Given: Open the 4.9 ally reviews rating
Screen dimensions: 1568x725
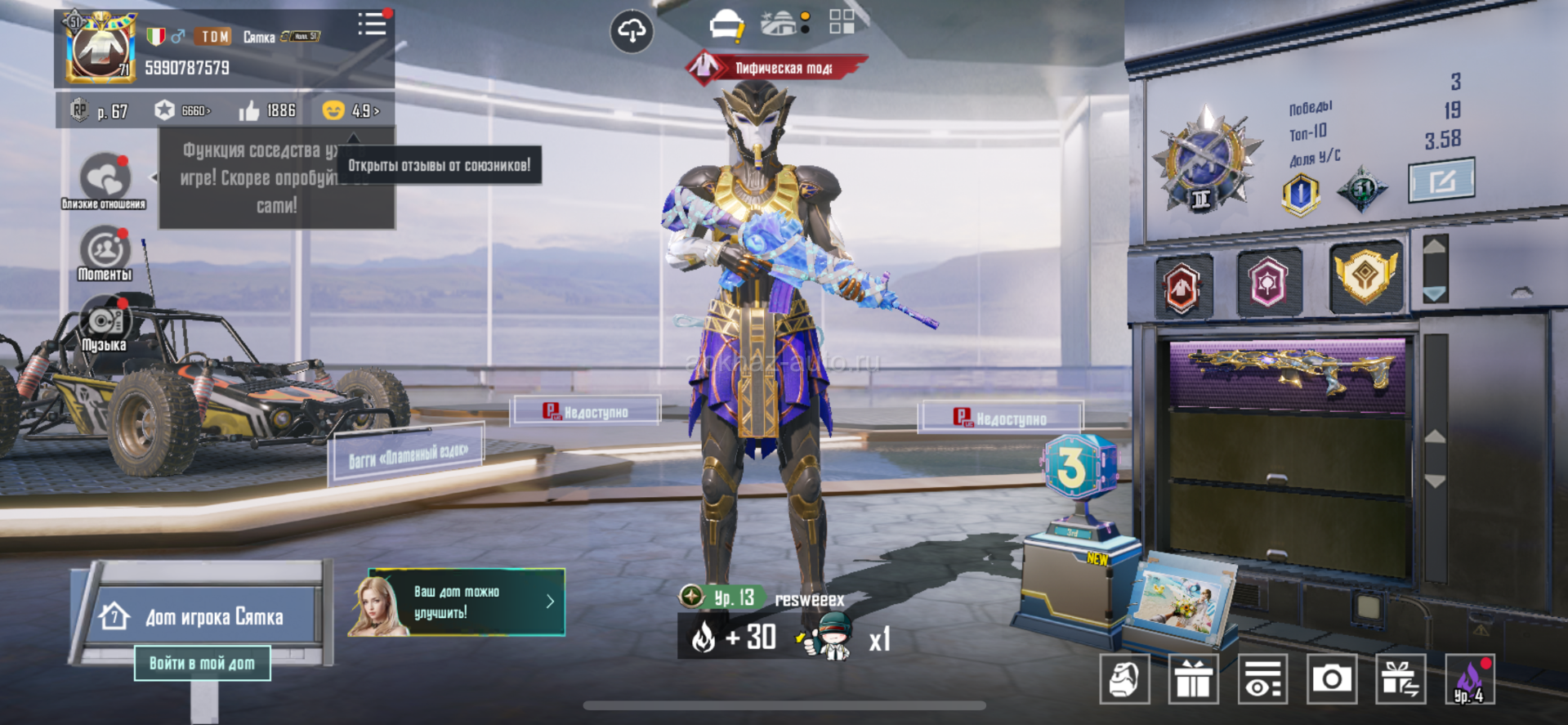Looking at the screenshot, I should (351, 110).
